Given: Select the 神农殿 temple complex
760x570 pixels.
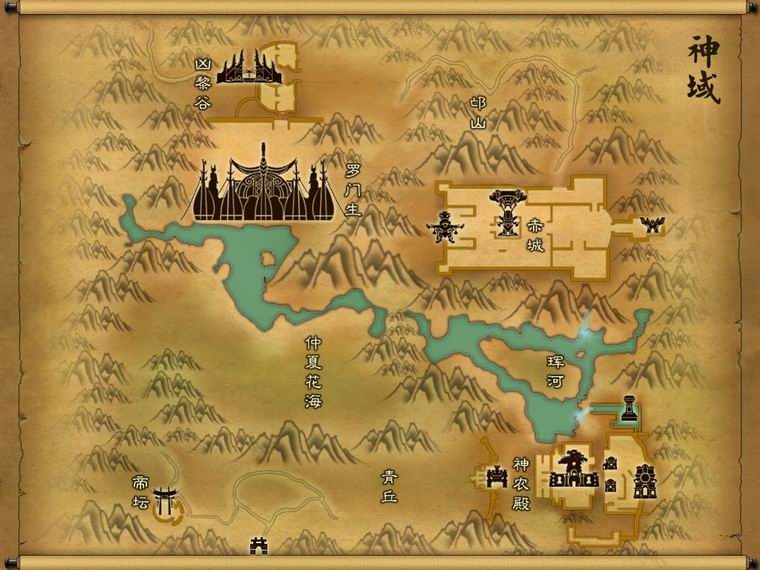Looking at the screenshot, I should pos(574,468).
